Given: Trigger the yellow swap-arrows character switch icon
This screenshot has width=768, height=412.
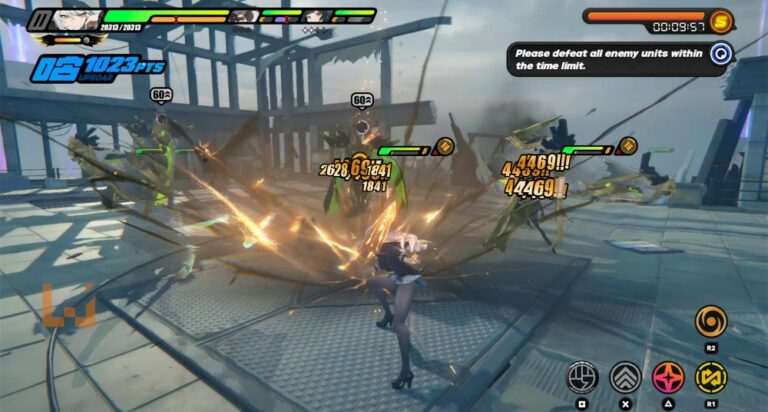Looking at the screenshot, I should pos(710,377).
